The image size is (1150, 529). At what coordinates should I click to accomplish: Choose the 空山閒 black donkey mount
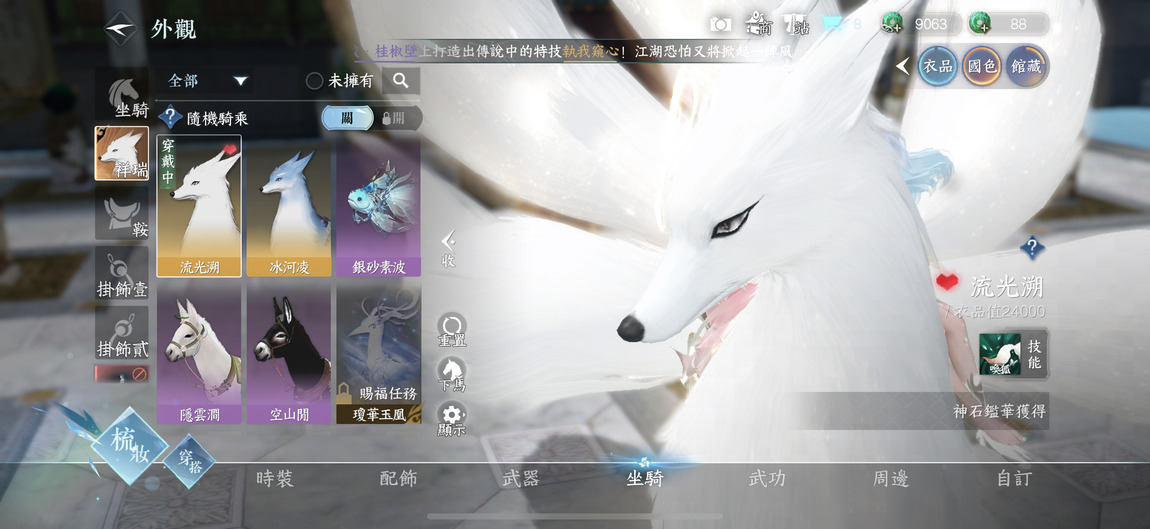tap(289, 355)
